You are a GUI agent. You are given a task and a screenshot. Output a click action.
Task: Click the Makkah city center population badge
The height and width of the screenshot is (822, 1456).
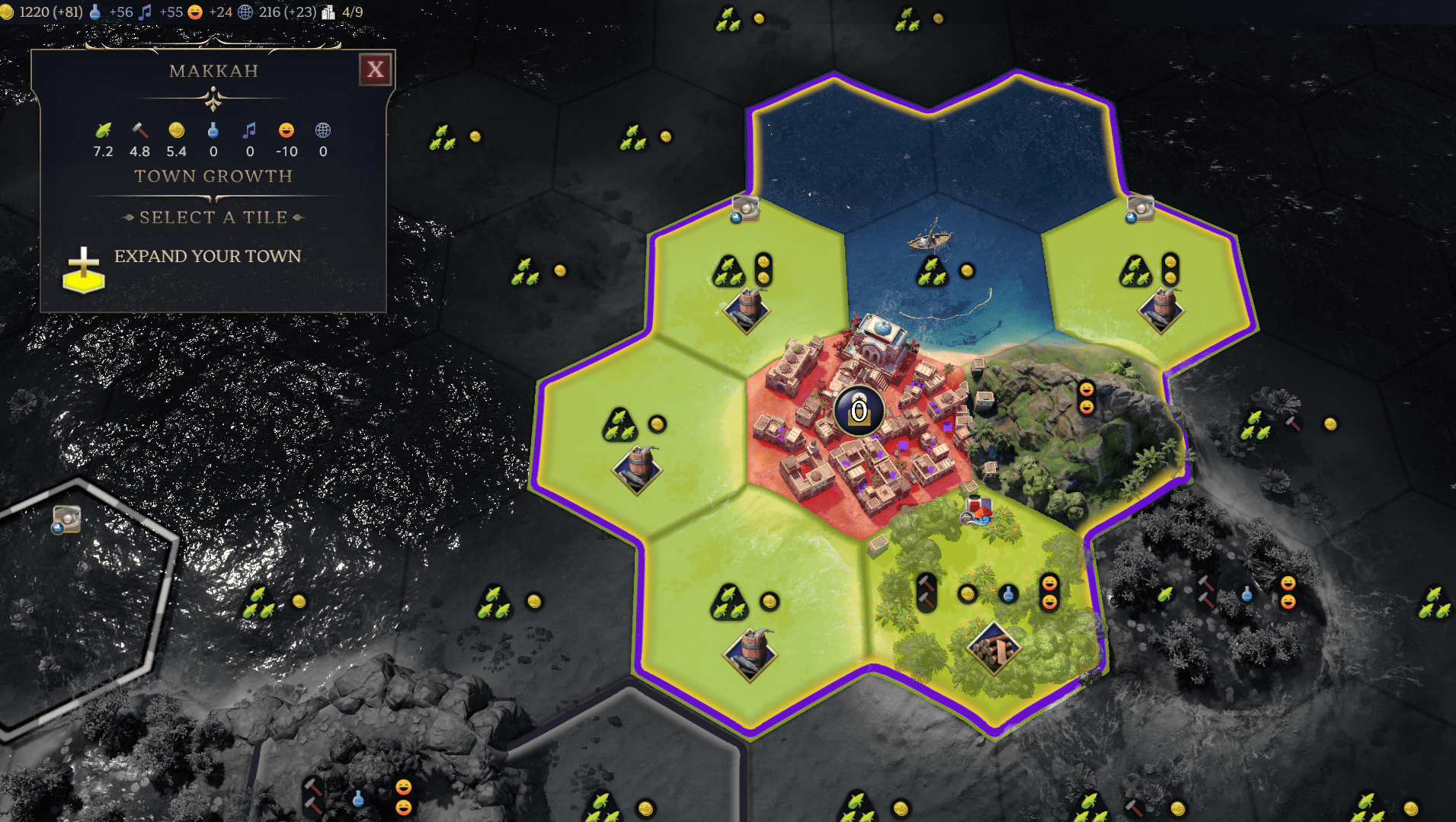[859, 411]
